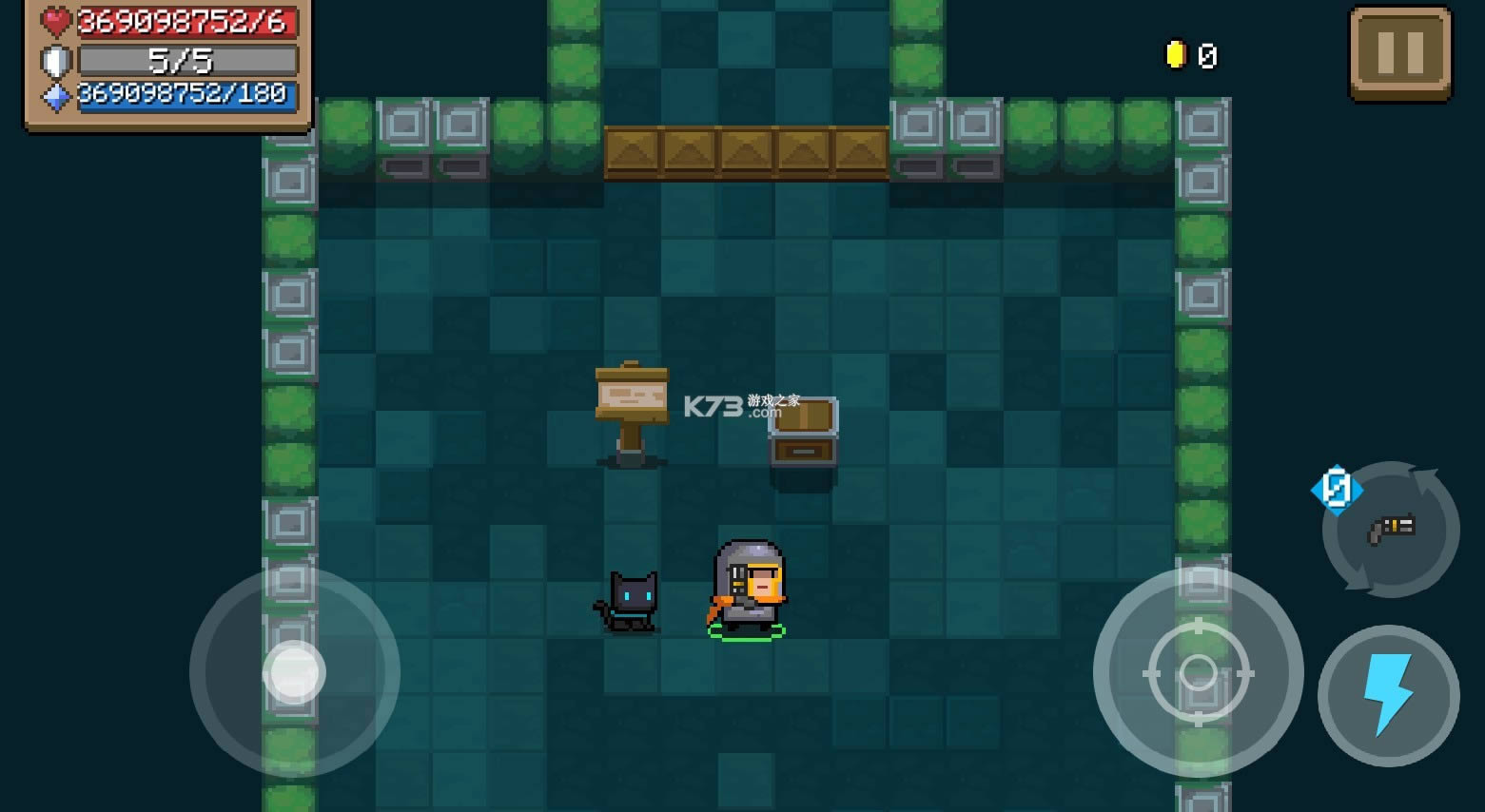Tap the blue energy cost badge above the pistol

pyautogui.click(x=1338, y=489)
